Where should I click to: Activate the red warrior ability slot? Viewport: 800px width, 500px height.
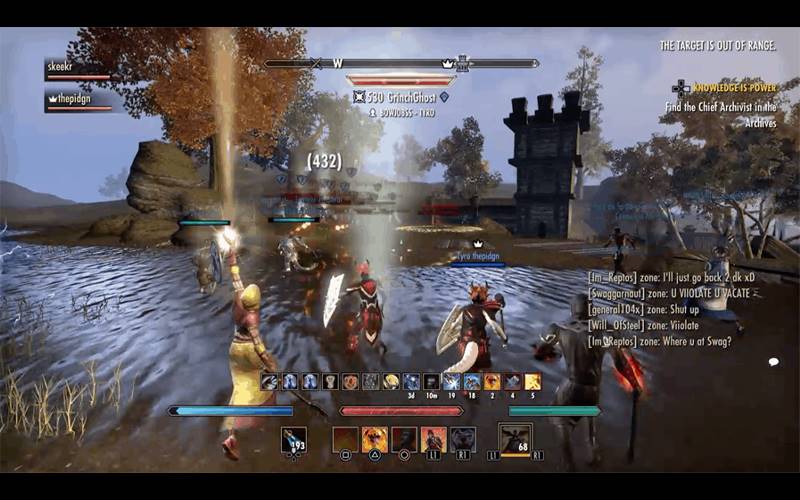(x=434, y=439)
